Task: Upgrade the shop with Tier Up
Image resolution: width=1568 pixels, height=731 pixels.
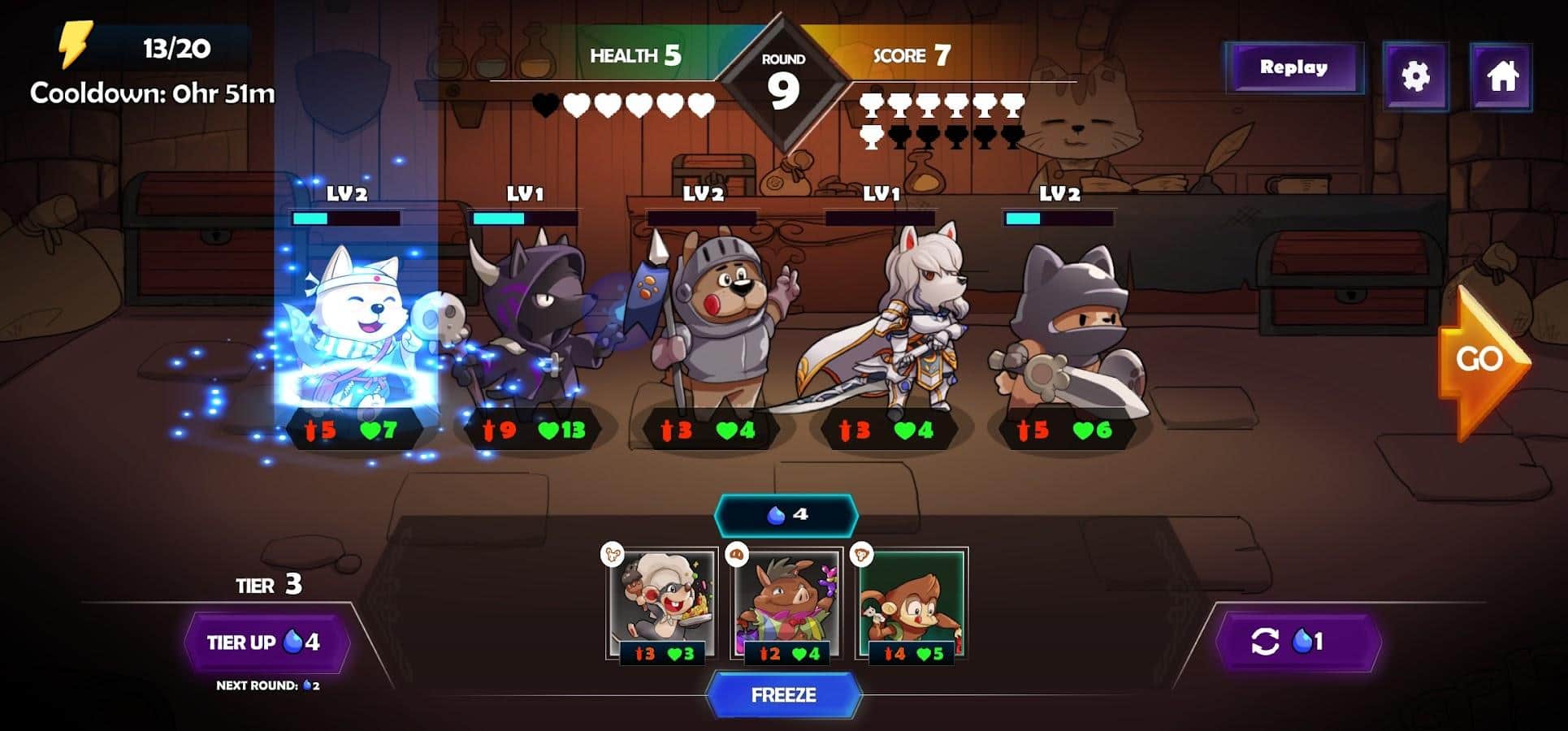Action: coord(264,642)
